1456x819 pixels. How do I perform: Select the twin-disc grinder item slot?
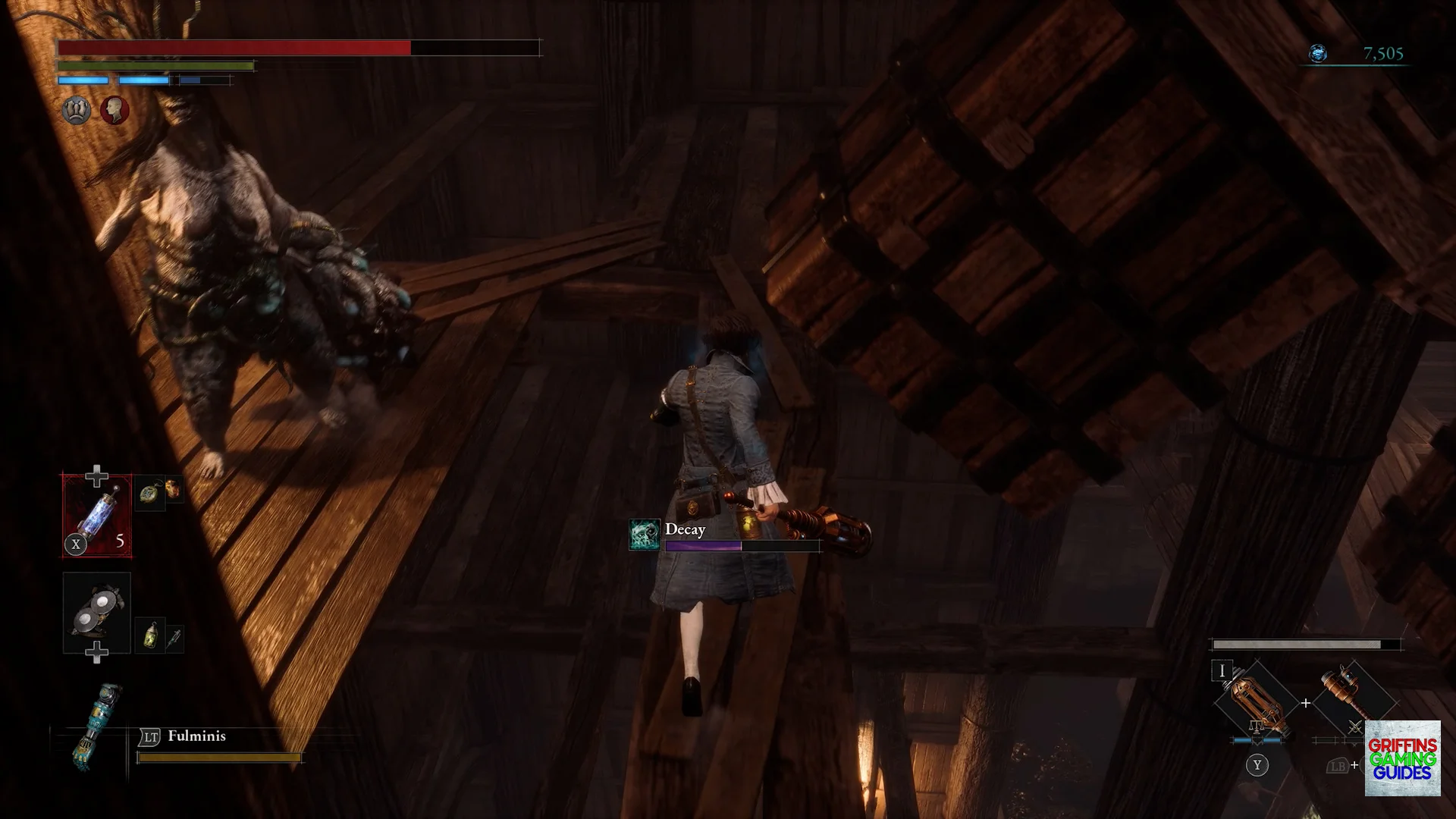97,612
